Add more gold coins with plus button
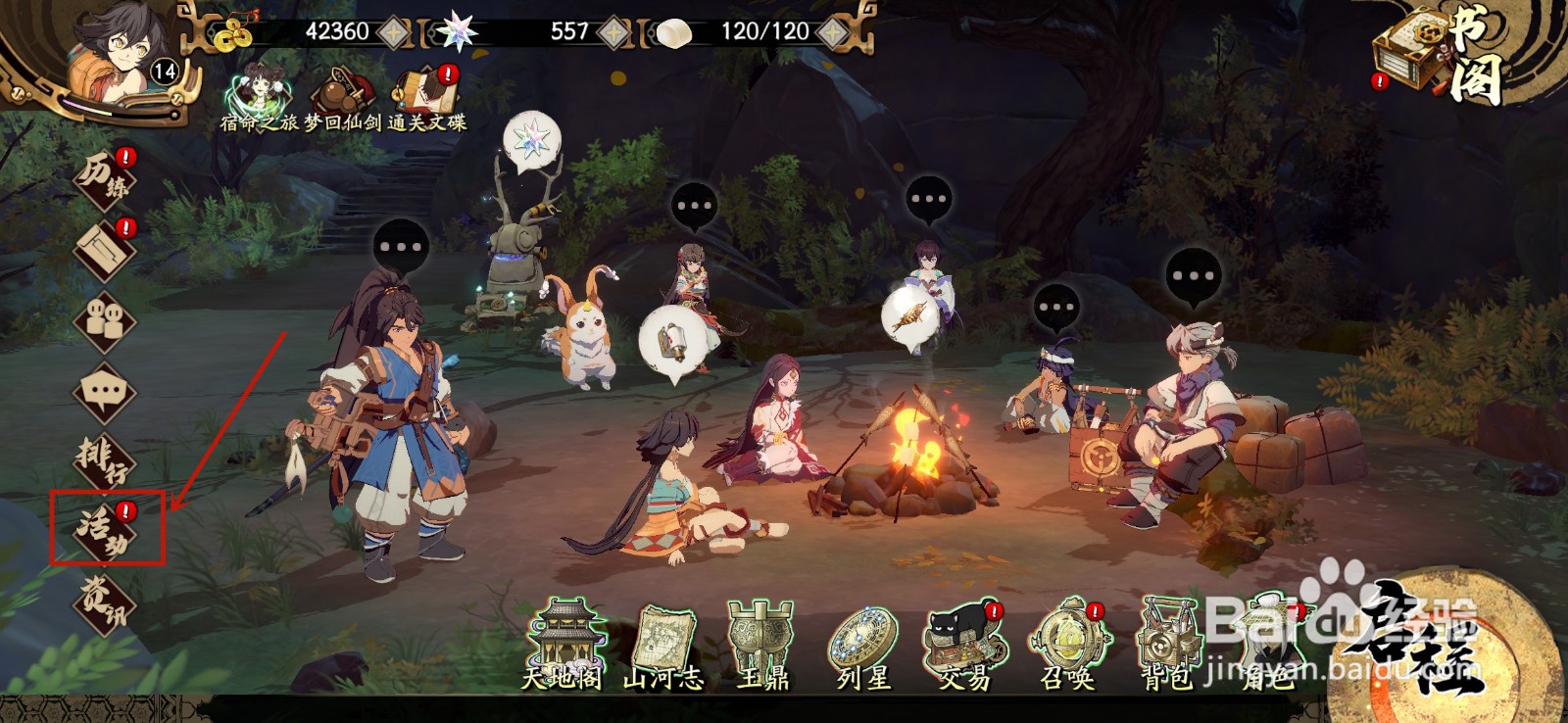Image resolution: width=1568 pixels, height=723 pixels. (x=394, y=32)
